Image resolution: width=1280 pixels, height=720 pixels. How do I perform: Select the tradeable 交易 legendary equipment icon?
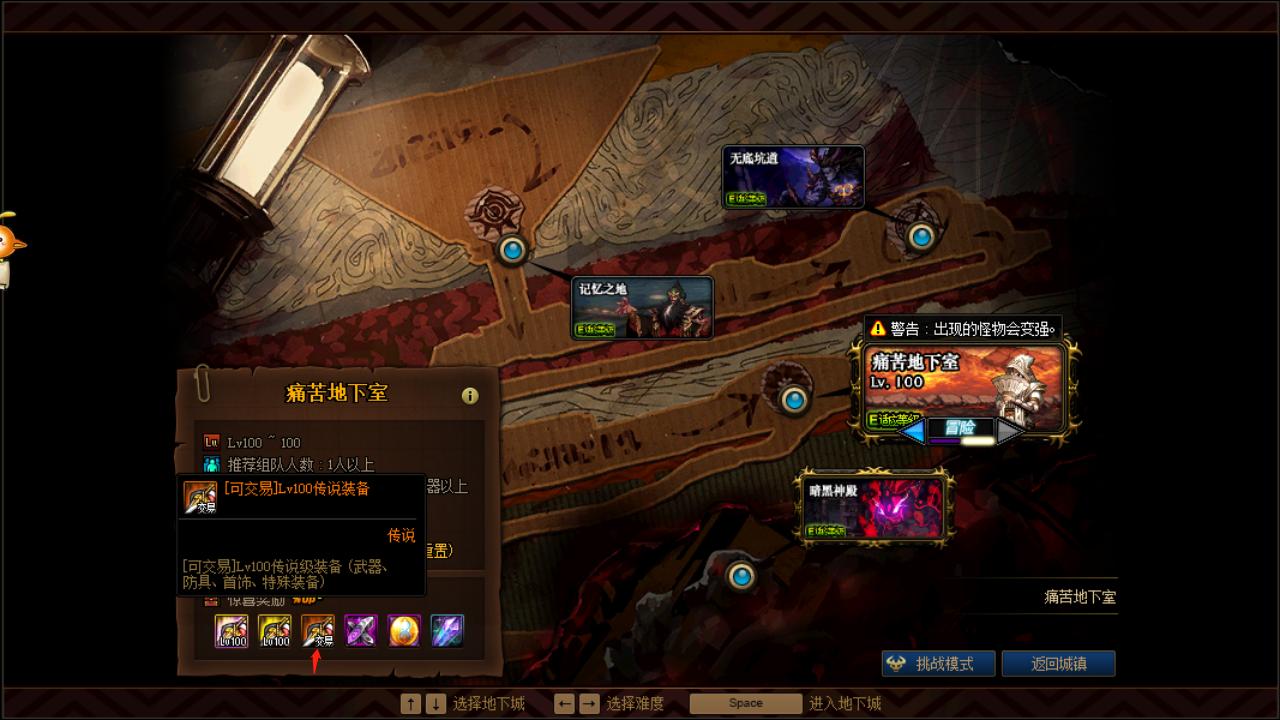tap(318, 631)
